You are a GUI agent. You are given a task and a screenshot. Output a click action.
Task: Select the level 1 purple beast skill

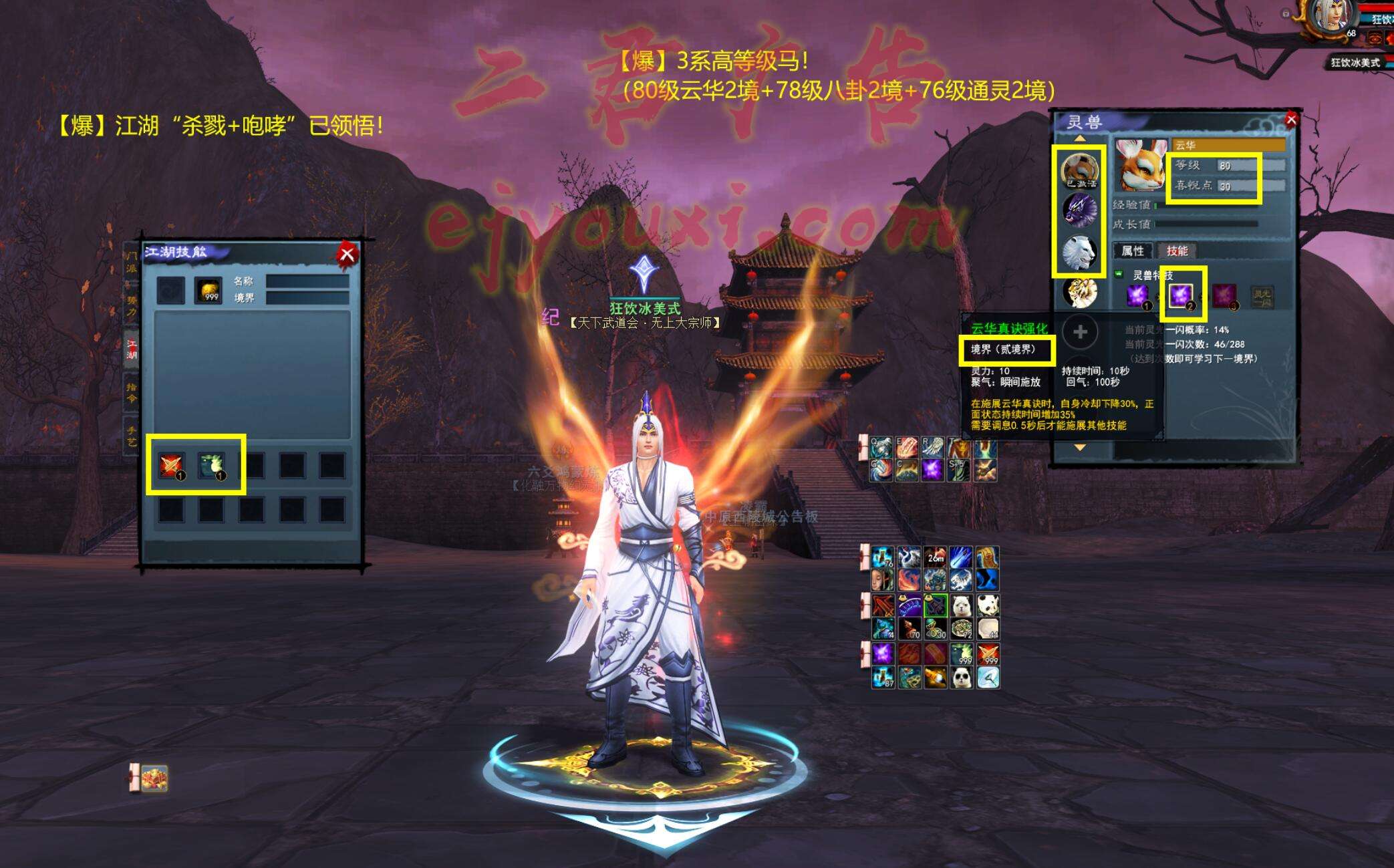(1137, 295)
